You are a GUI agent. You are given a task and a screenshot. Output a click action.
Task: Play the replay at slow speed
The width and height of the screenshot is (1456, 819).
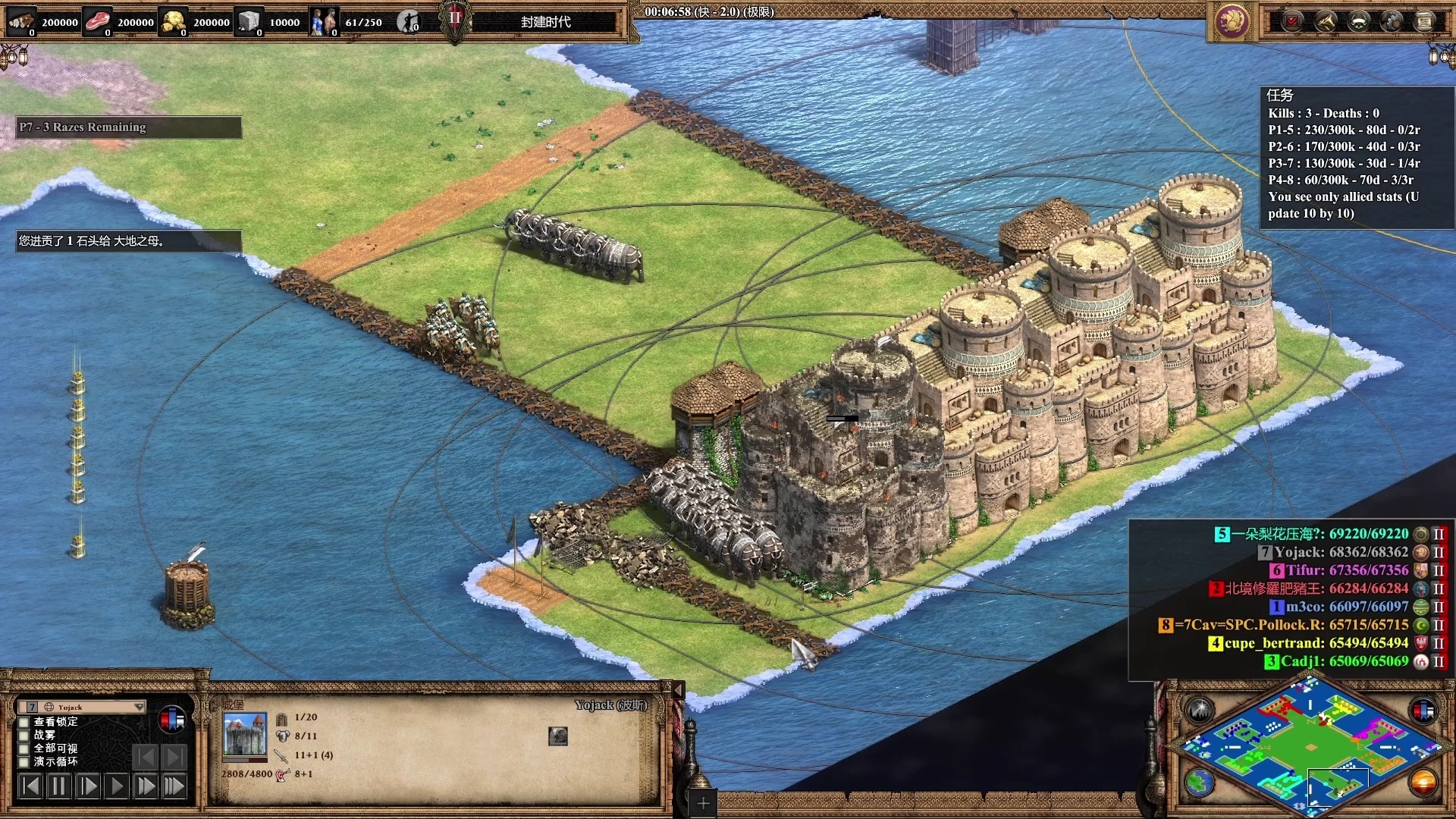pos(88,786)
